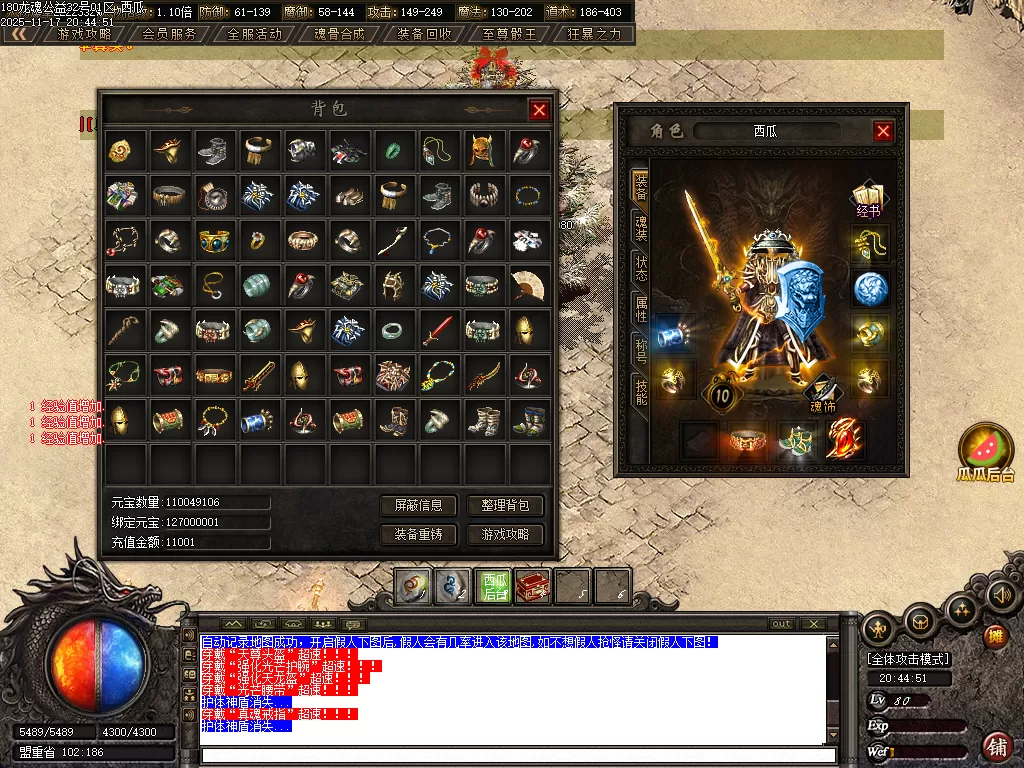Open 游戏攻略 in the backpack window
The height and width of the screenshot is (768, 1024).
(x=505, y=535)
